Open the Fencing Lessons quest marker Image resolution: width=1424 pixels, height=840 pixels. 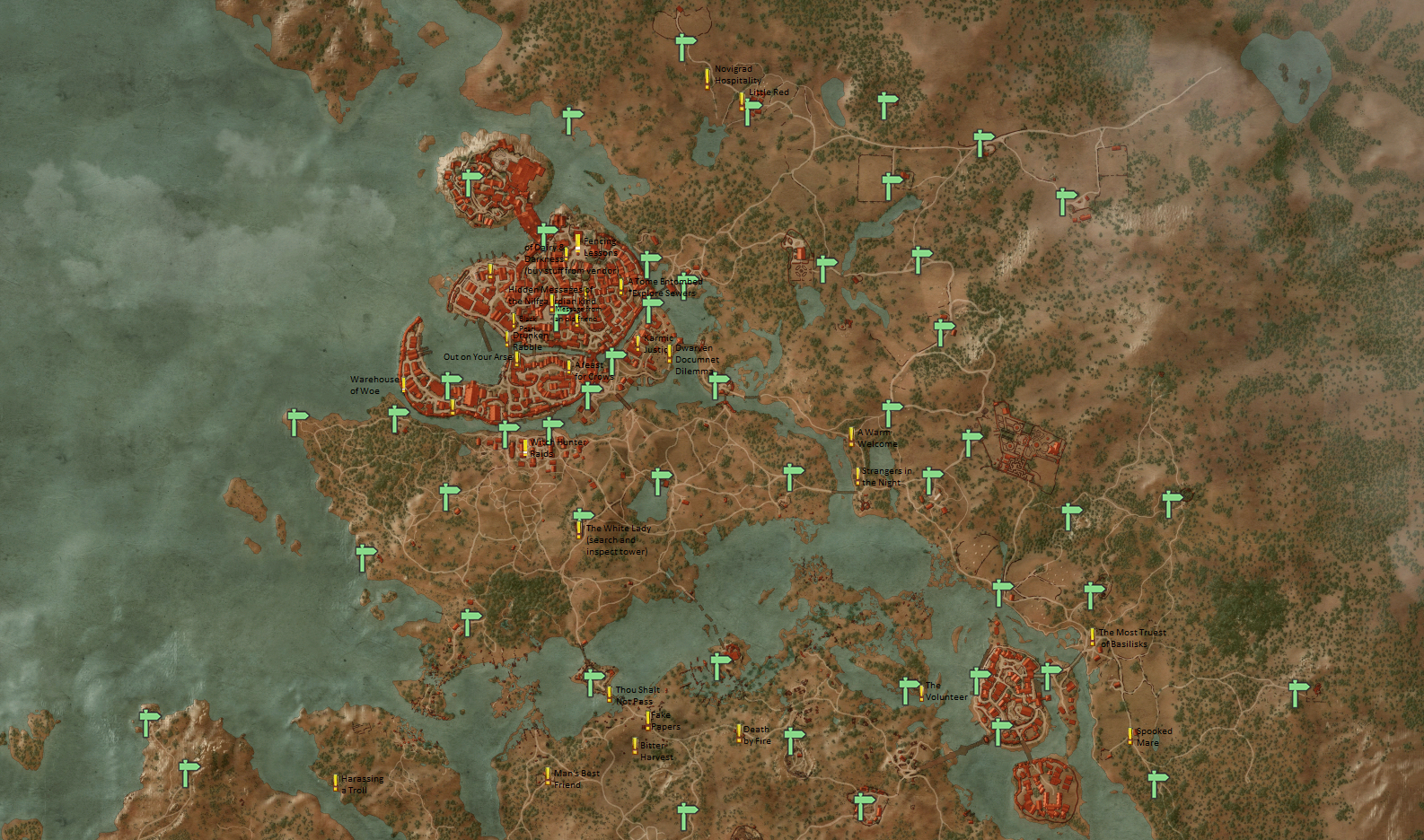tap(578, 242)
